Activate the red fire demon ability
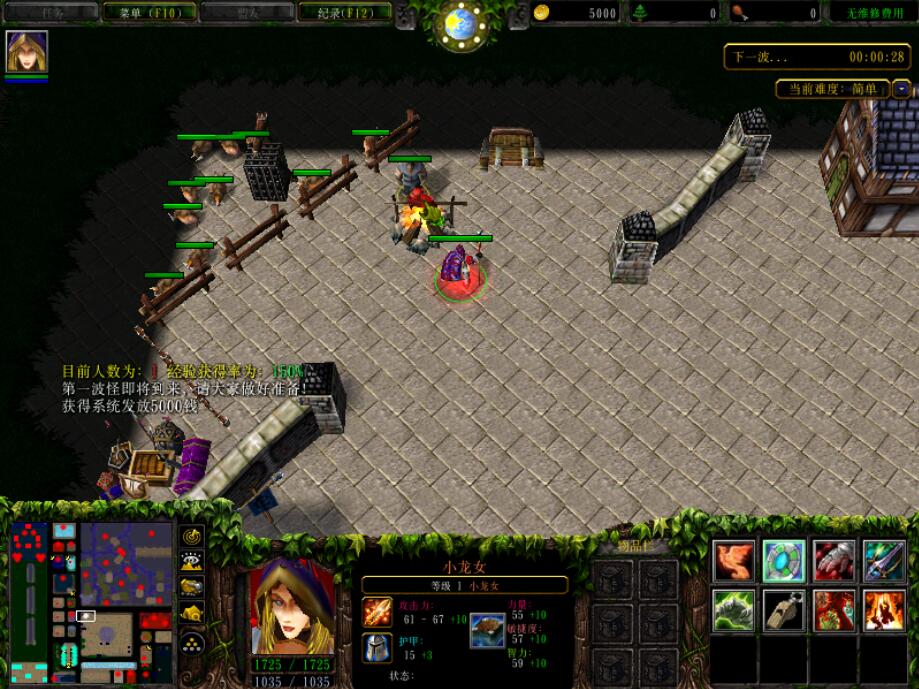This screenshot has height=689, width=919. (834, 611)
